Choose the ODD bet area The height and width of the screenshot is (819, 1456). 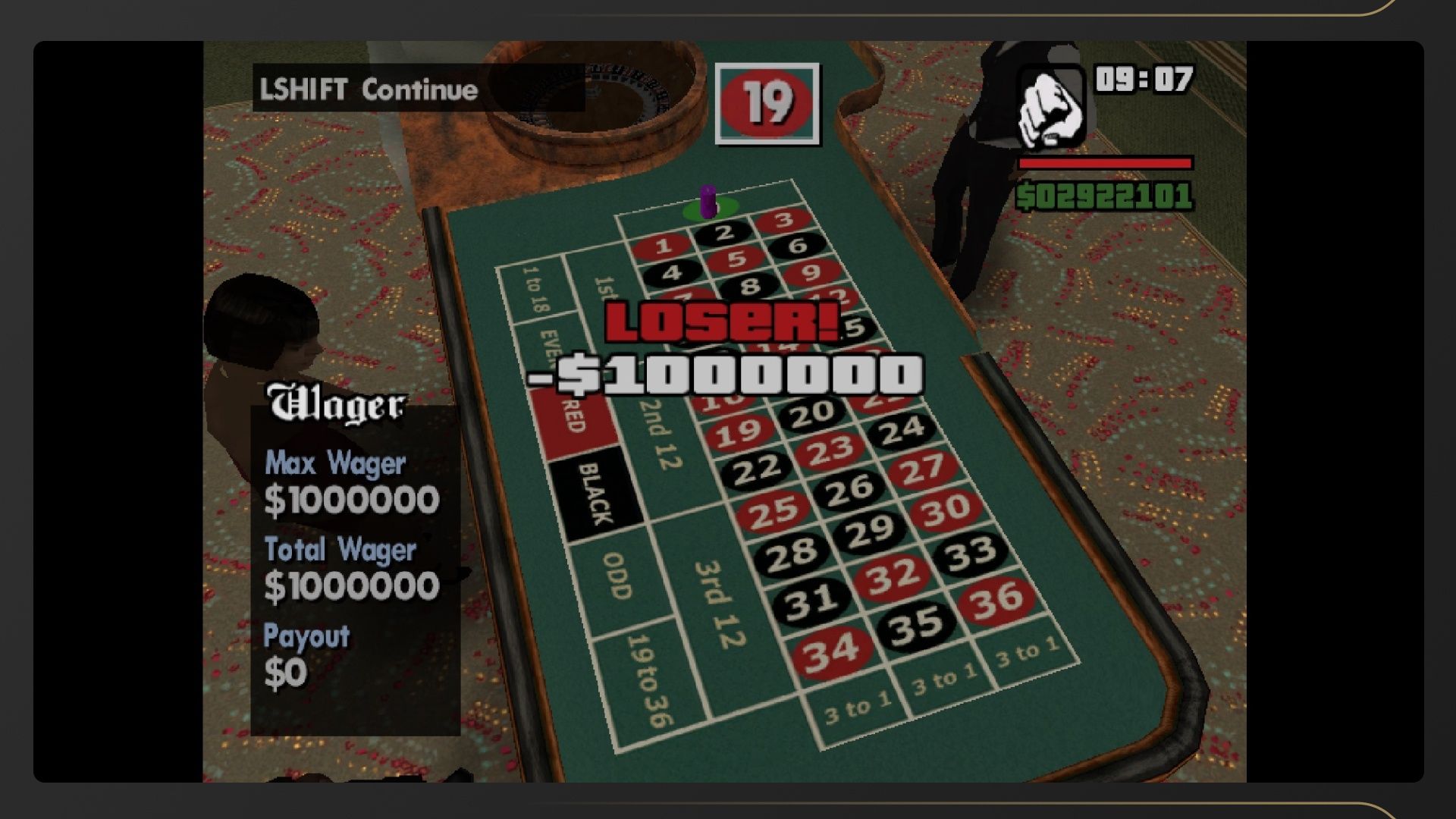[x=617, y=576]
